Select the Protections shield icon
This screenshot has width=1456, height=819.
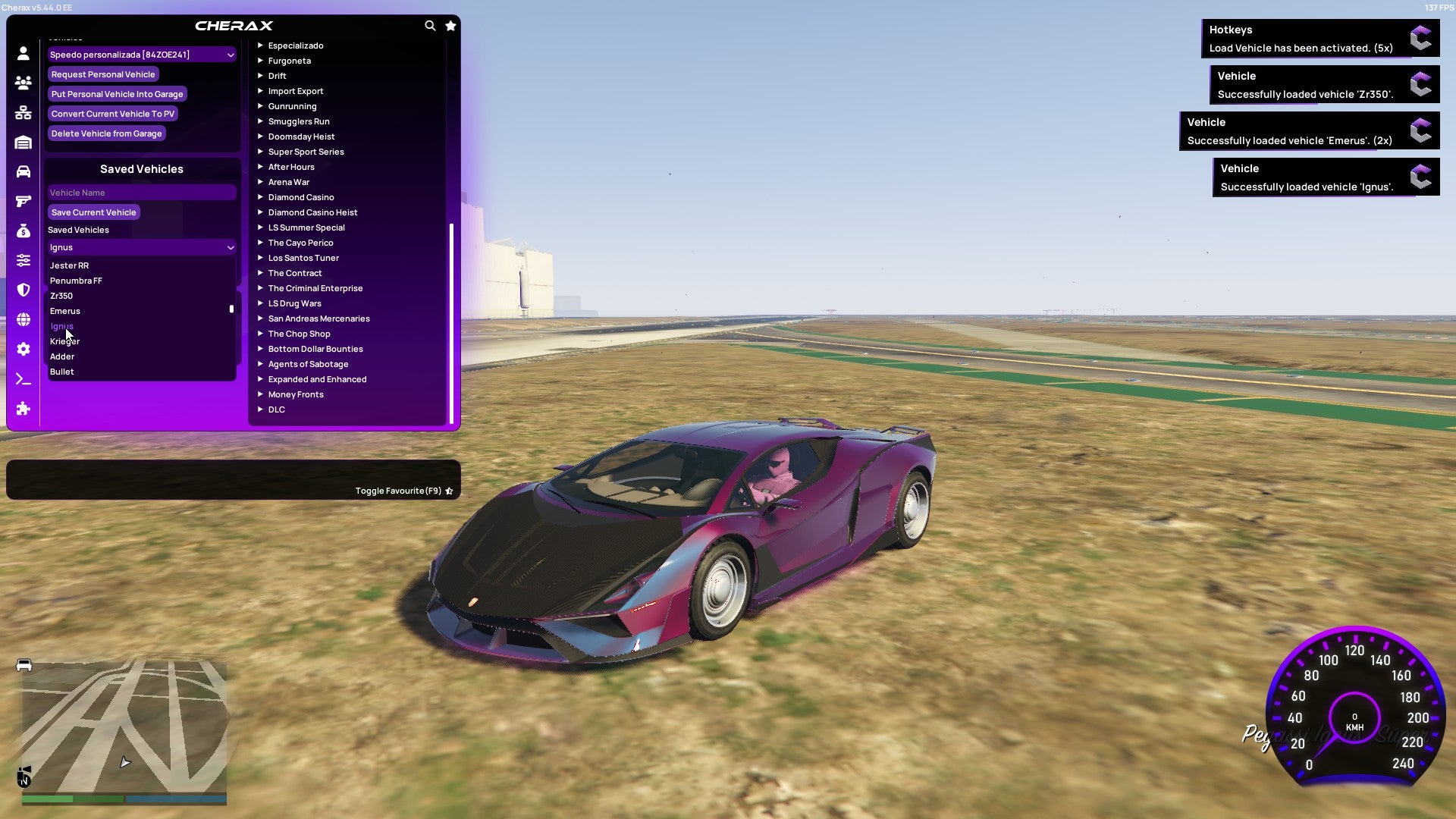pyautogui.click(x=23, y=290)
